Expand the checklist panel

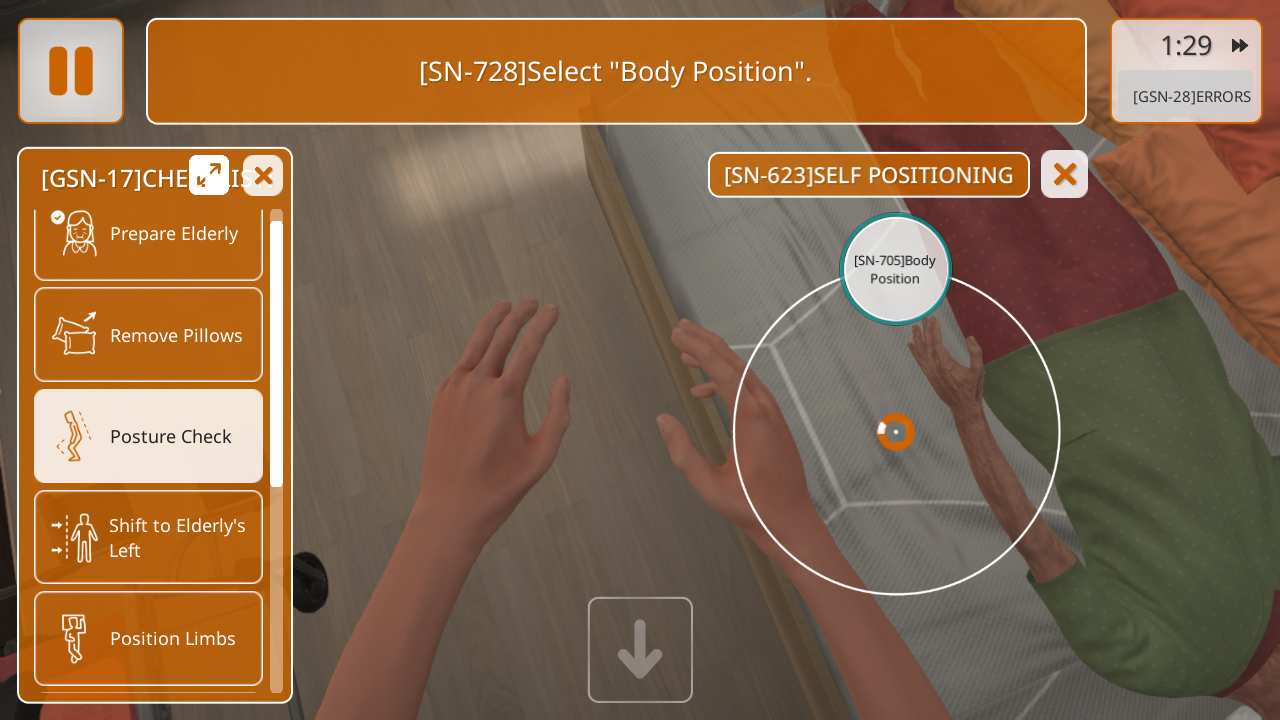click(209, 175)
